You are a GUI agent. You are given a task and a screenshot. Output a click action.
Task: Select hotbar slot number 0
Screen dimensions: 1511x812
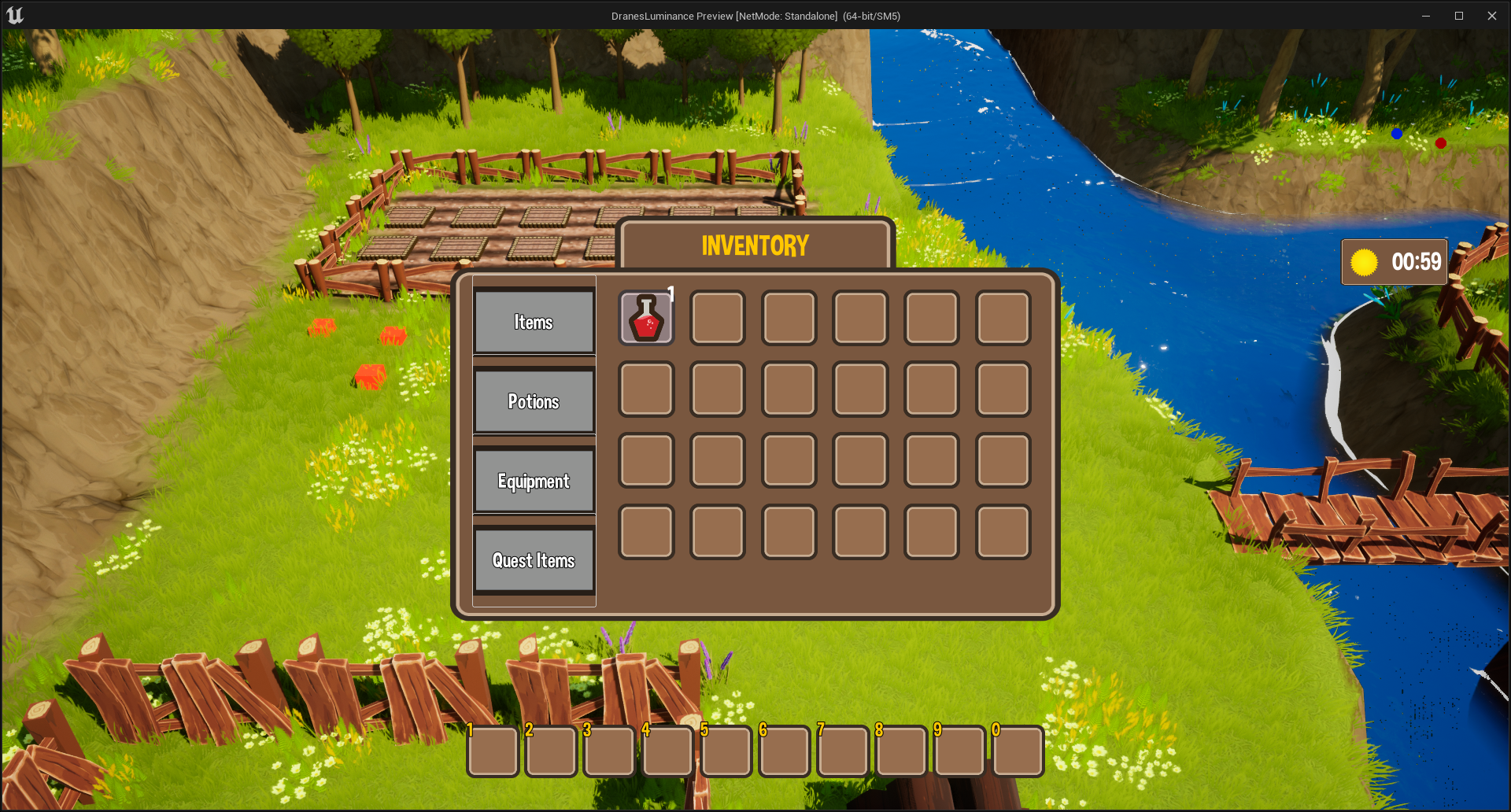click(x=1018, y=751)
